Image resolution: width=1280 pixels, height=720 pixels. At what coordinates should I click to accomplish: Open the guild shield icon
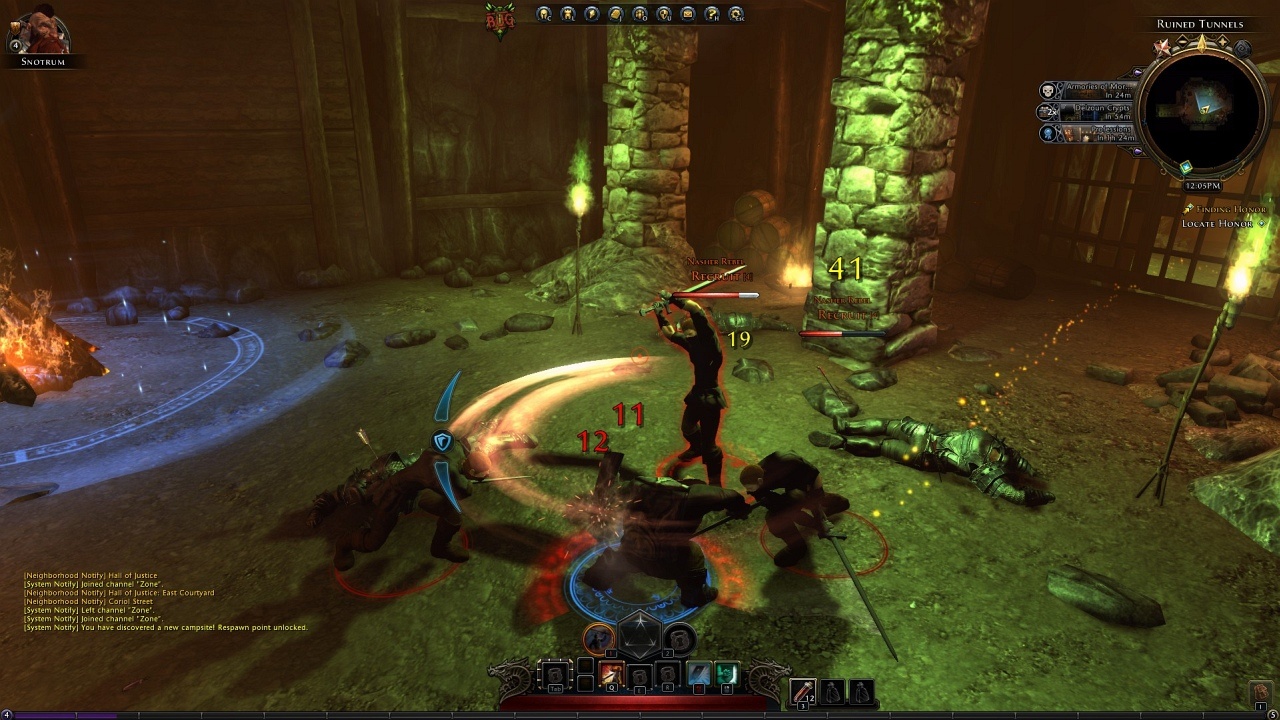pyautogui.click(x=664, y=14)
